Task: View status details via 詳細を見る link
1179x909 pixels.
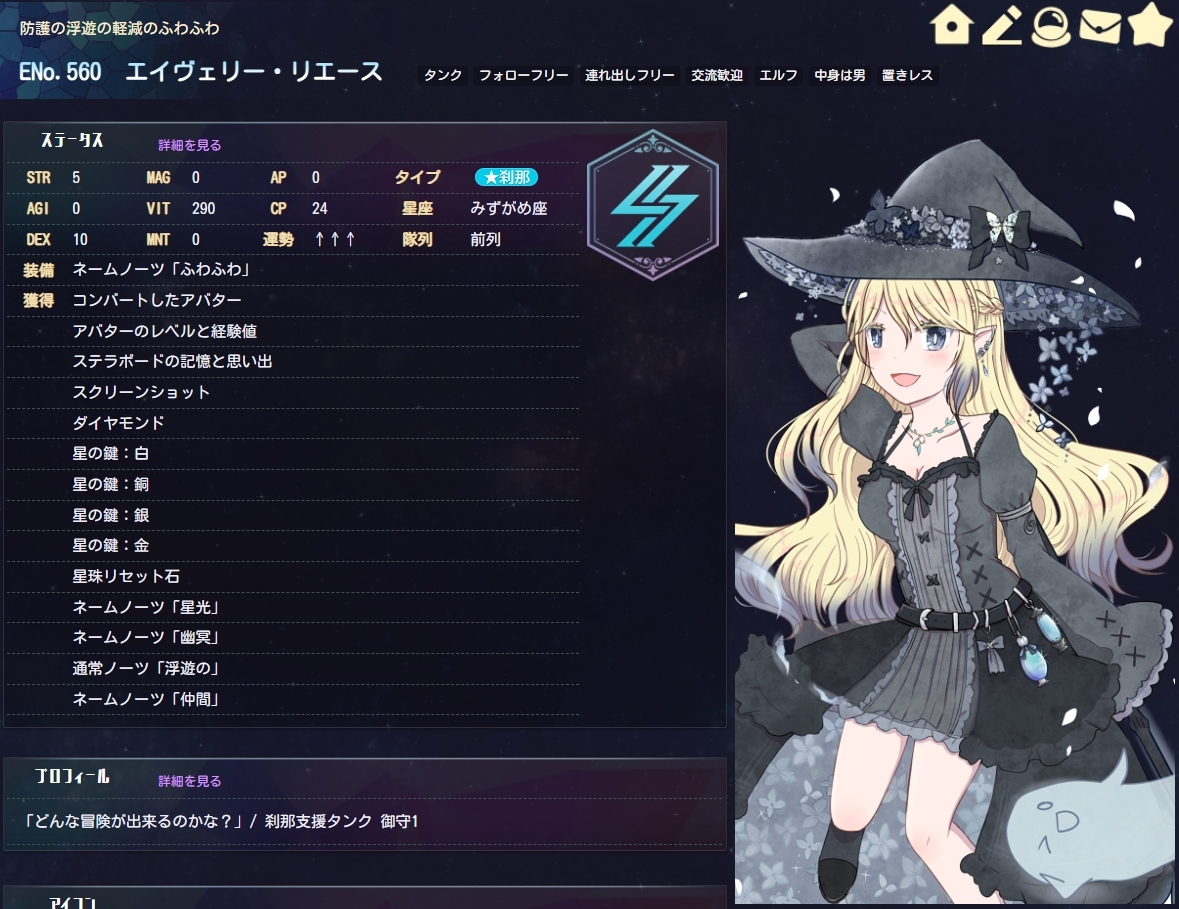Action: 190,145
